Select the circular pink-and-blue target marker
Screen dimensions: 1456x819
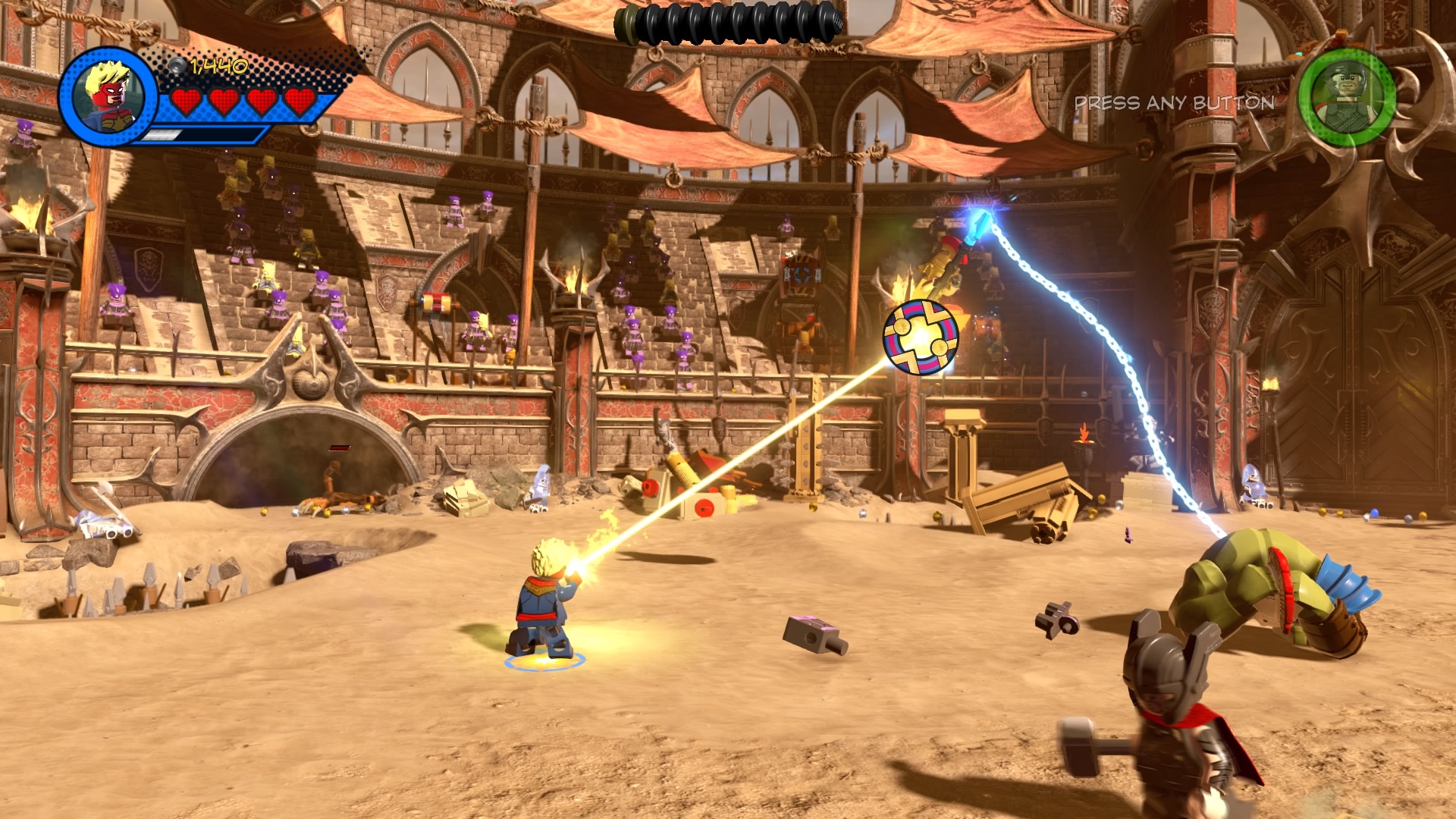tap(921, 337)
